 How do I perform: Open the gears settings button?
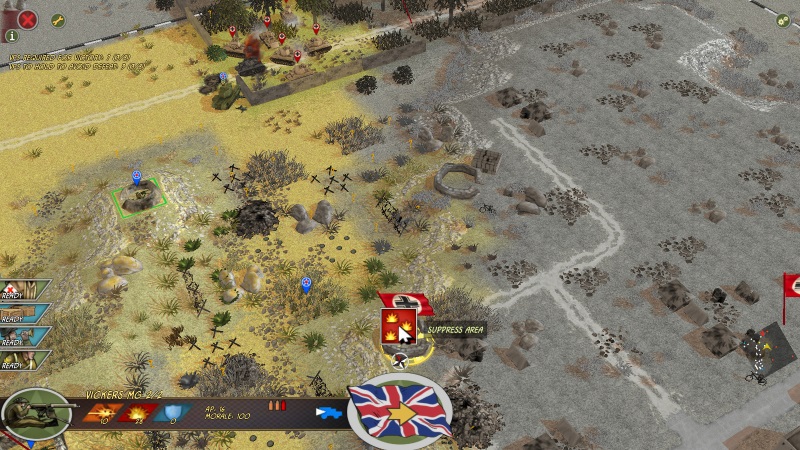point(784,19)
